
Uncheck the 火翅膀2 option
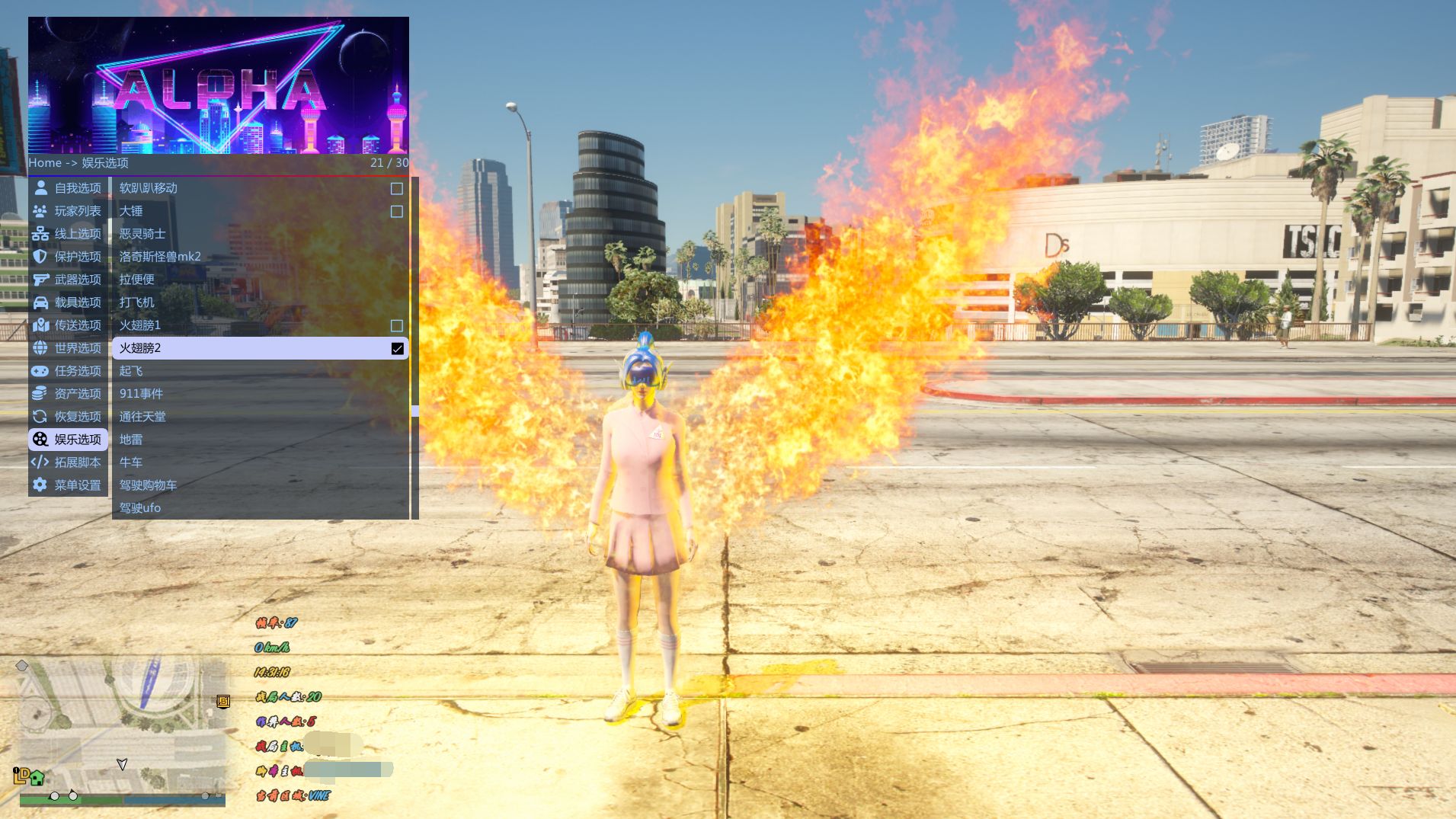[397, 348]
